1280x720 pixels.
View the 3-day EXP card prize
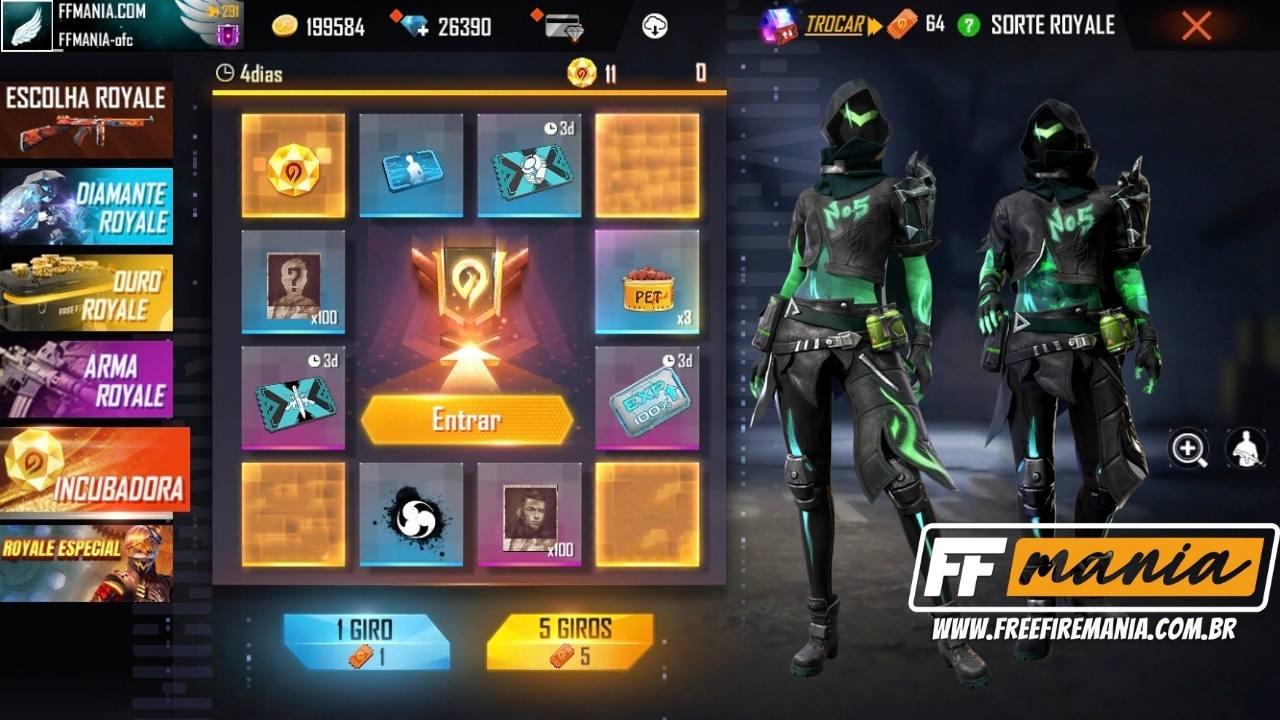648,400
